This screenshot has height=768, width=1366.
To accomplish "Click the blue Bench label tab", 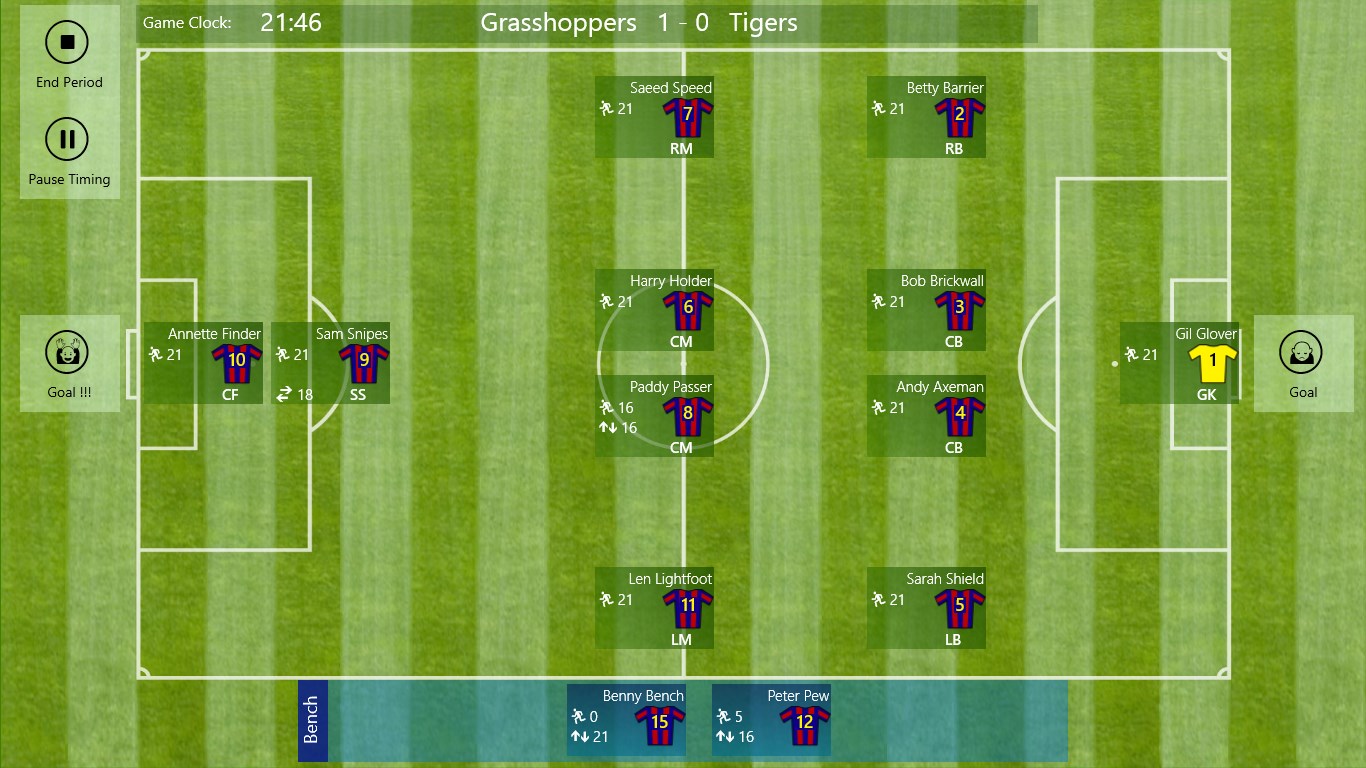I will click(312, 720).
